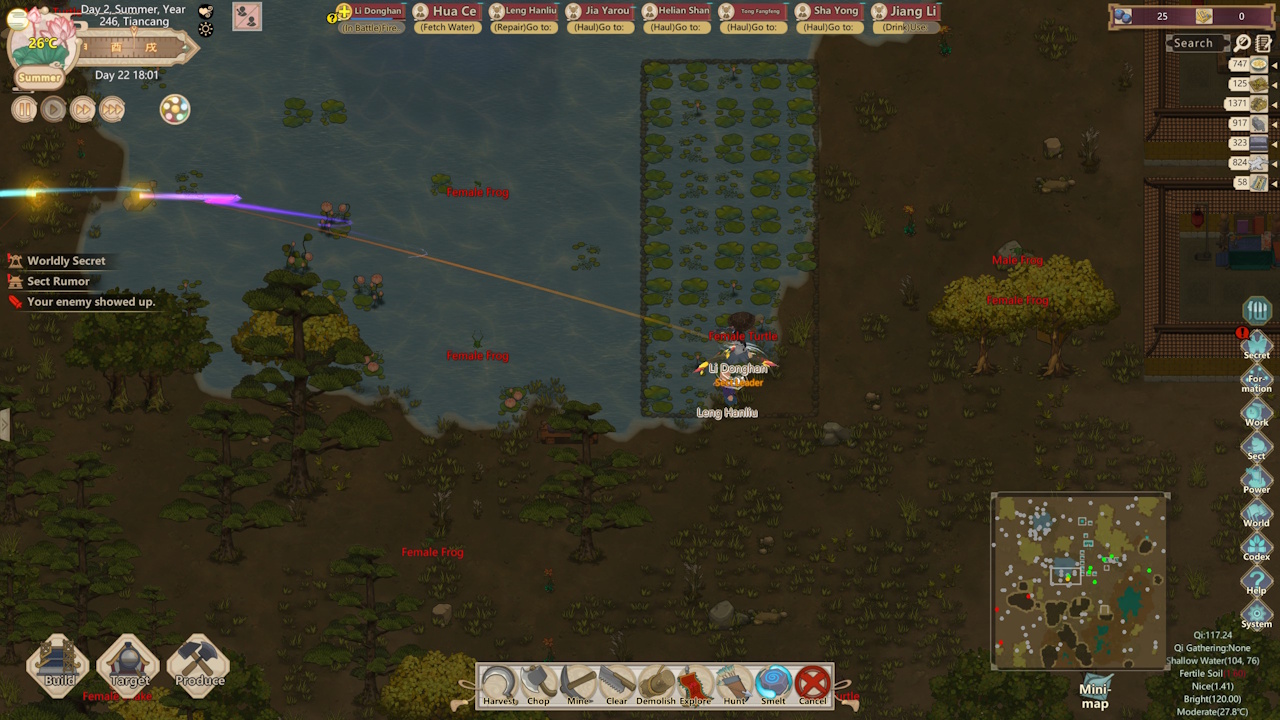Choose the Chop axe tool
Image resolution: width=1280 pixels, height=720 pixels.
point(538,685)
